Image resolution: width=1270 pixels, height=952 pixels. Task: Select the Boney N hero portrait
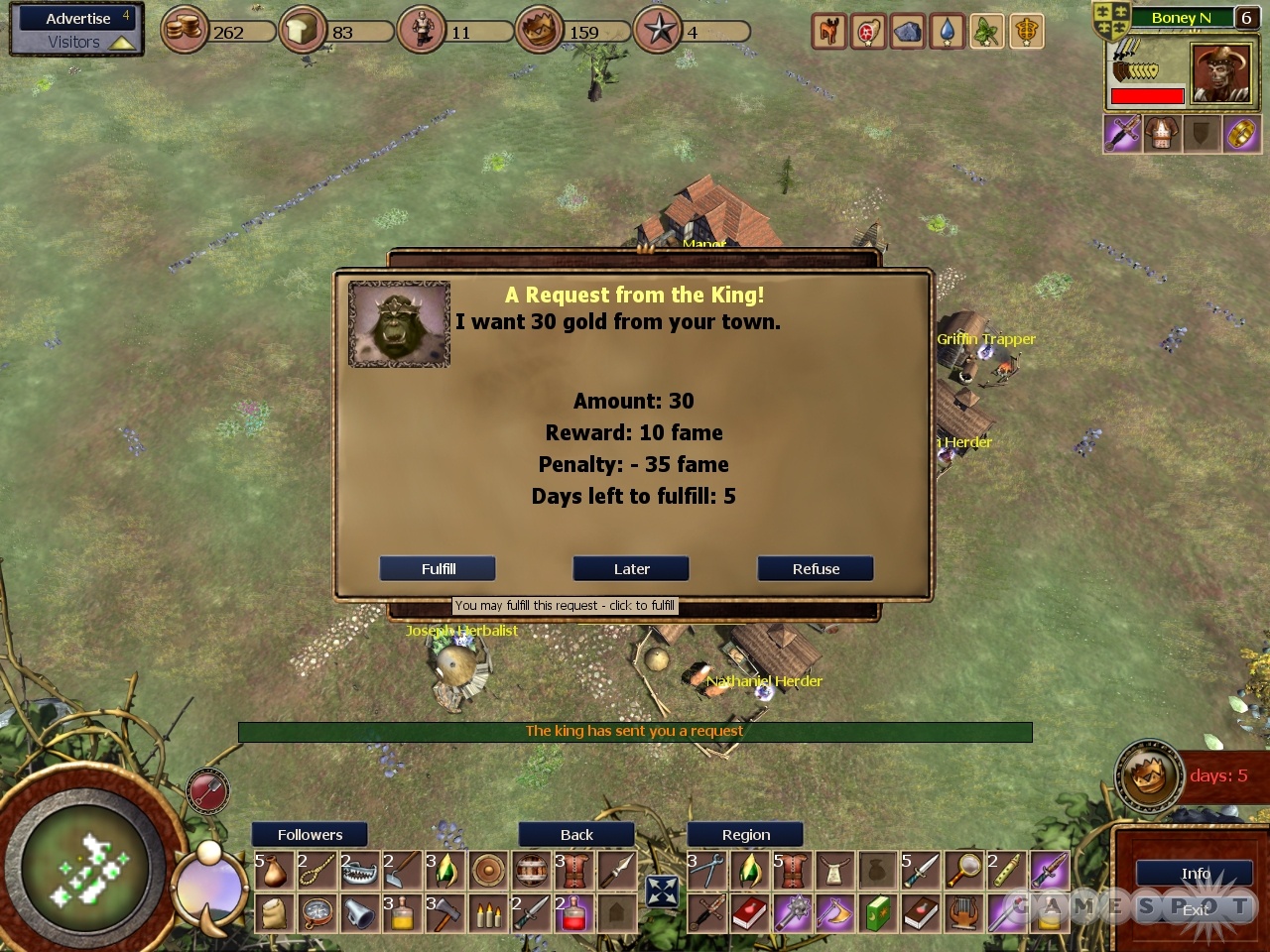pyautogui.click(x=1220, y=74)
